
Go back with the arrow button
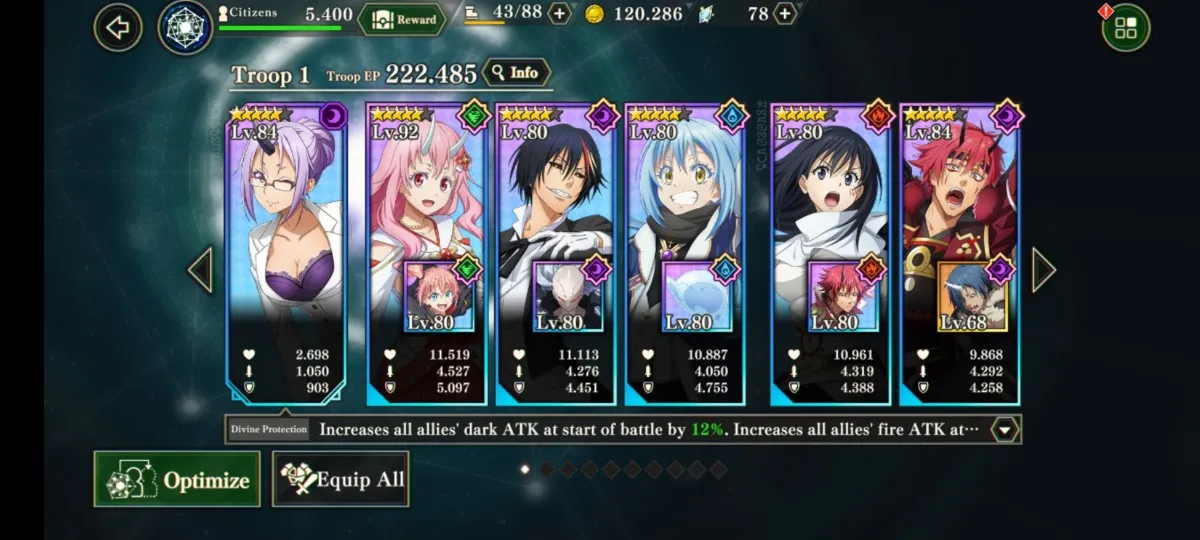pyautogui.click(x=118, y=27)
